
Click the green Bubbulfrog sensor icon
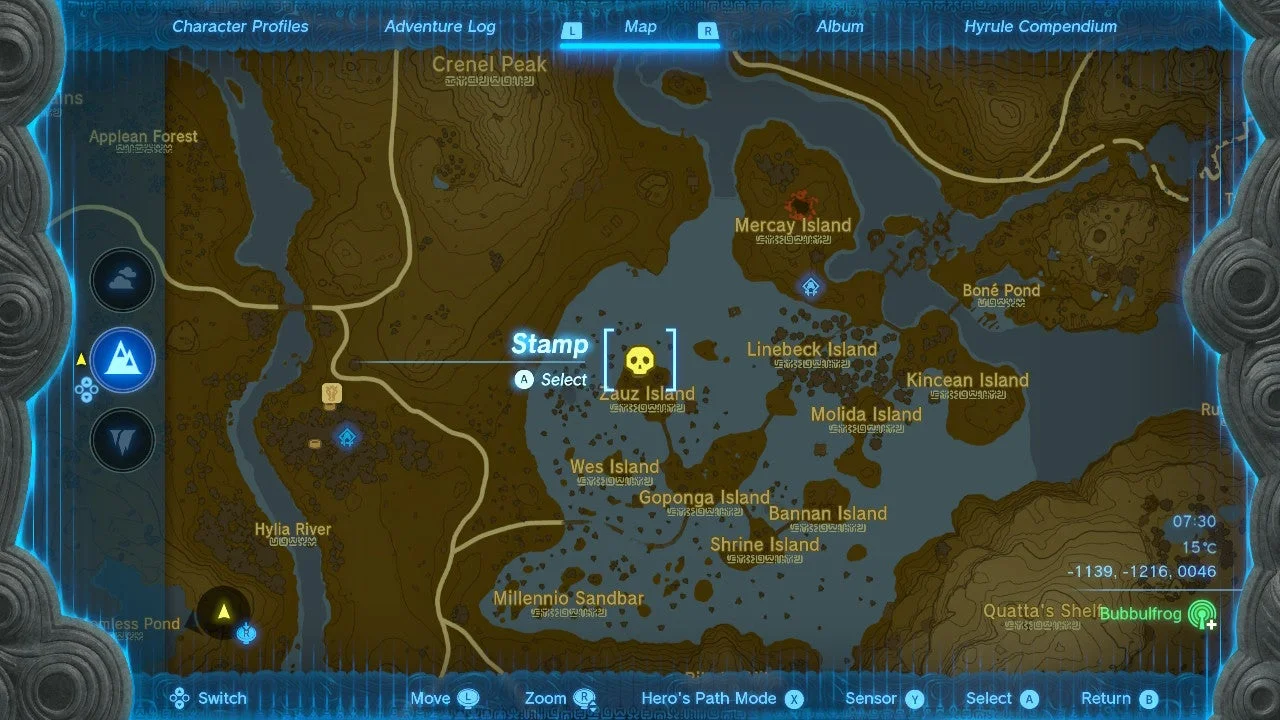pyautogui.click(x=1201, y=614)
